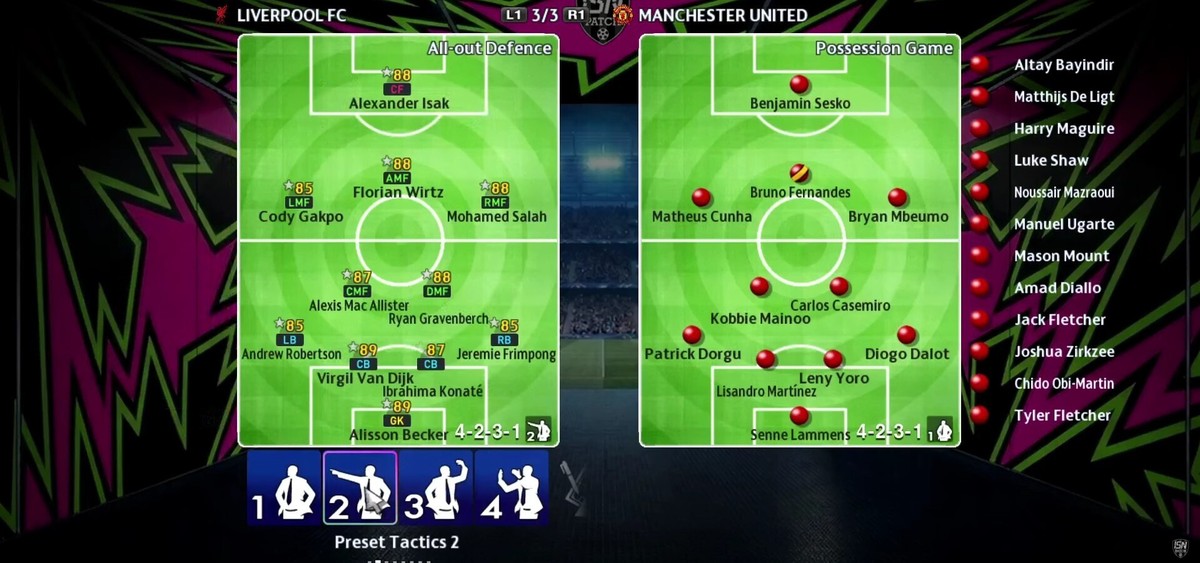Pick Florian Wirtz in the AMF position
This screenshot has width=1200, height=563.
pos(397,178)
